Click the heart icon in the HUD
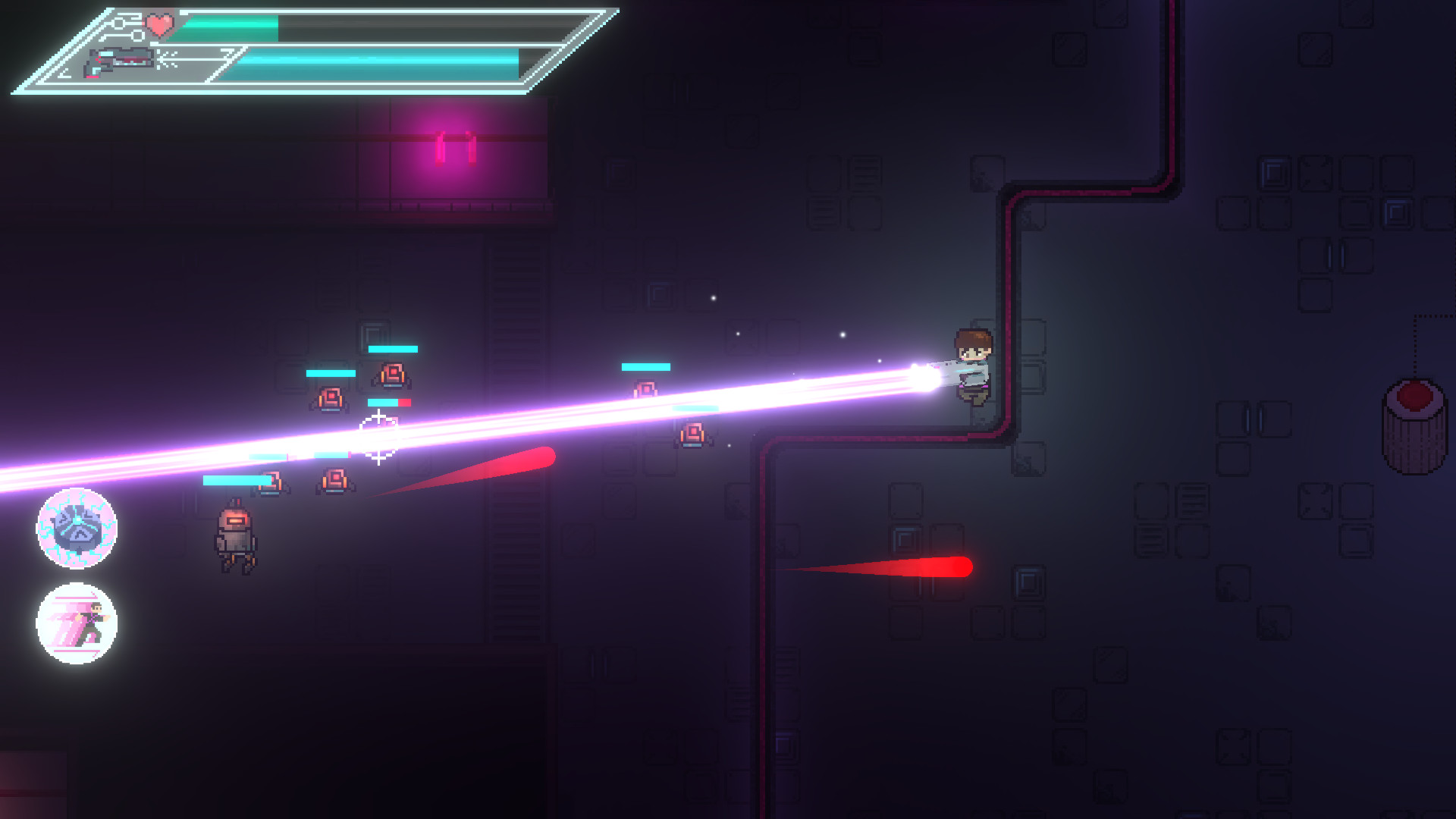The width and height of the screenshot is (1456, 819). (x=158, y=27)
